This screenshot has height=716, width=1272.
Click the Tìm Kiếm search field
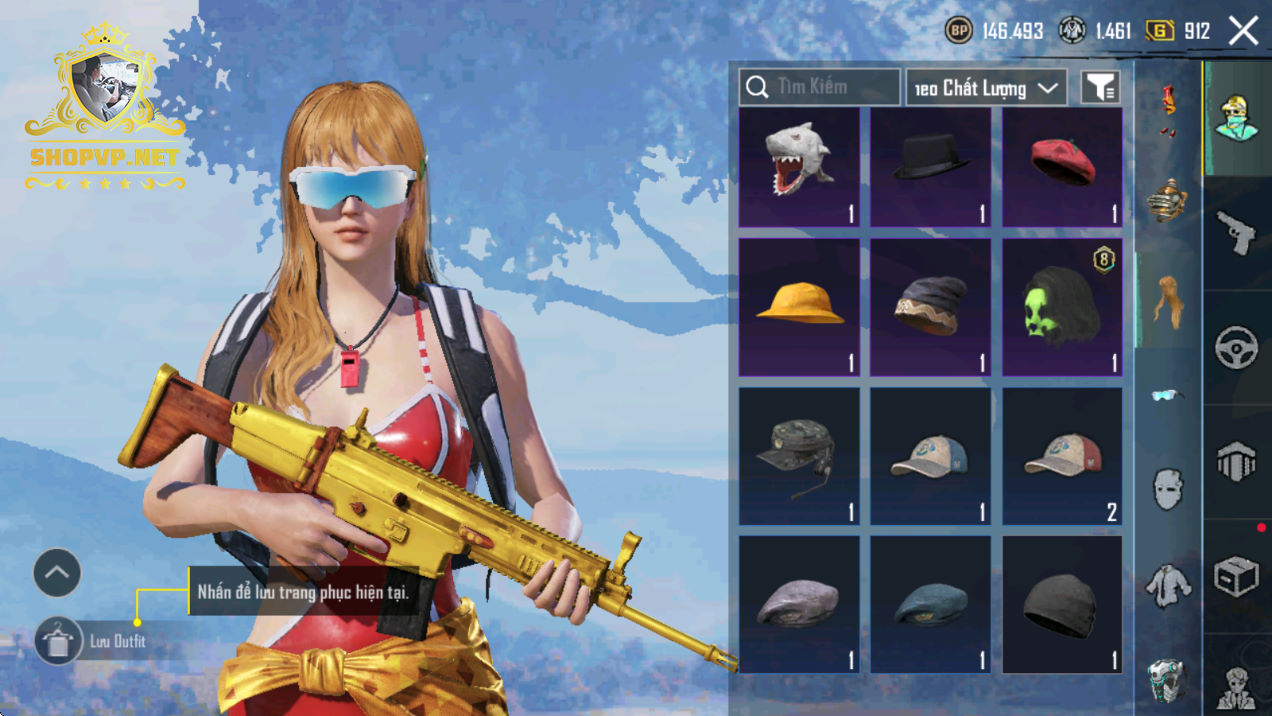(x=819, y=87)
